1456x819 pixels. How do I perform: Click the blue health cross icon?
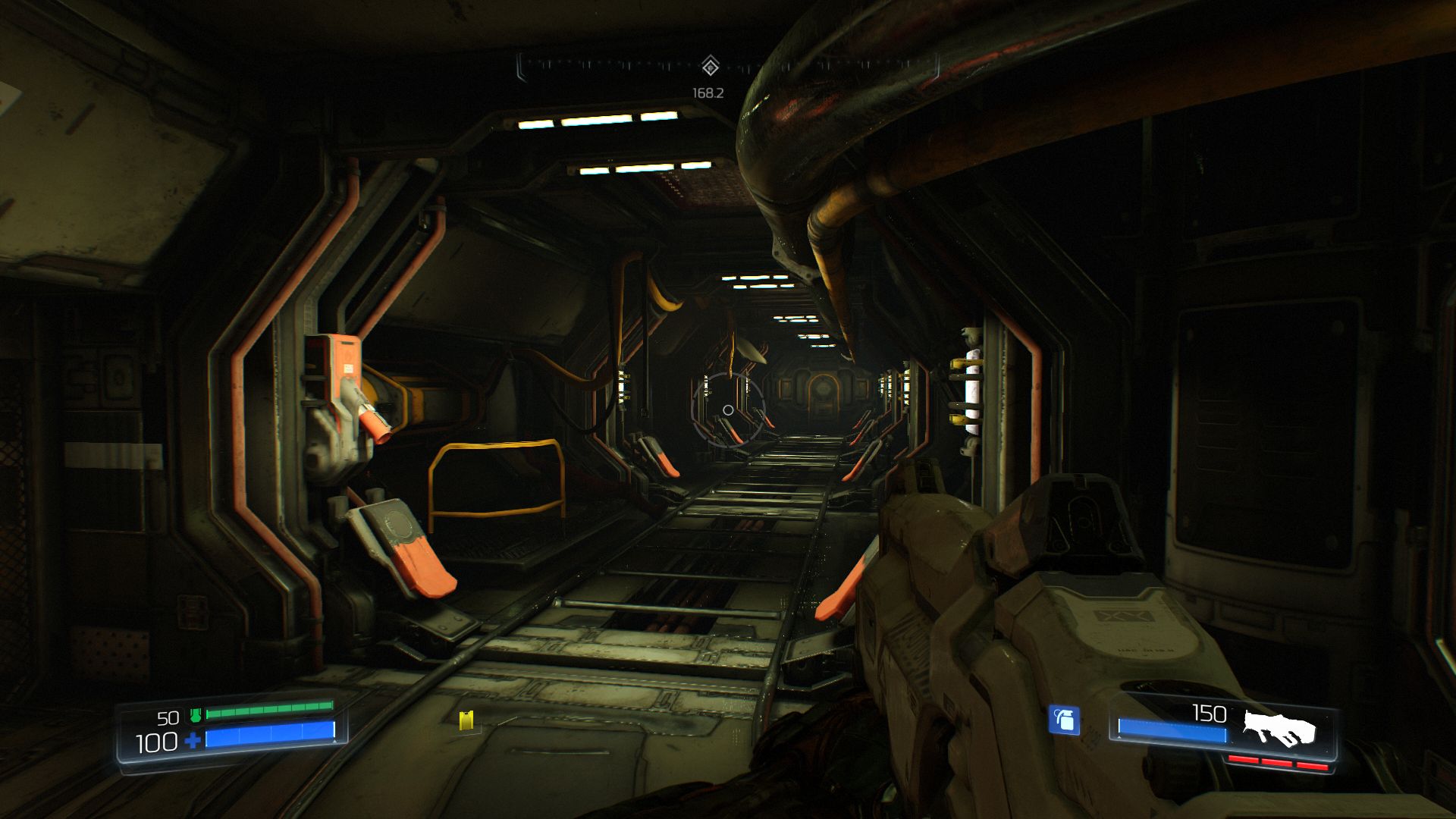click(193, 741)
